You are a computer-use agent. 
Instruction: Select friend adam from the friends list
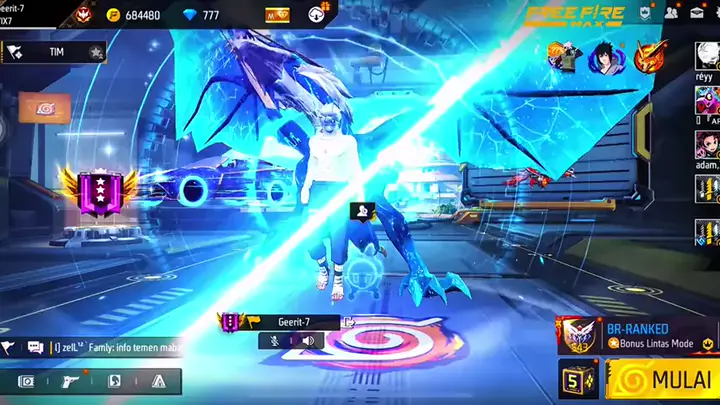coord(706,146)
